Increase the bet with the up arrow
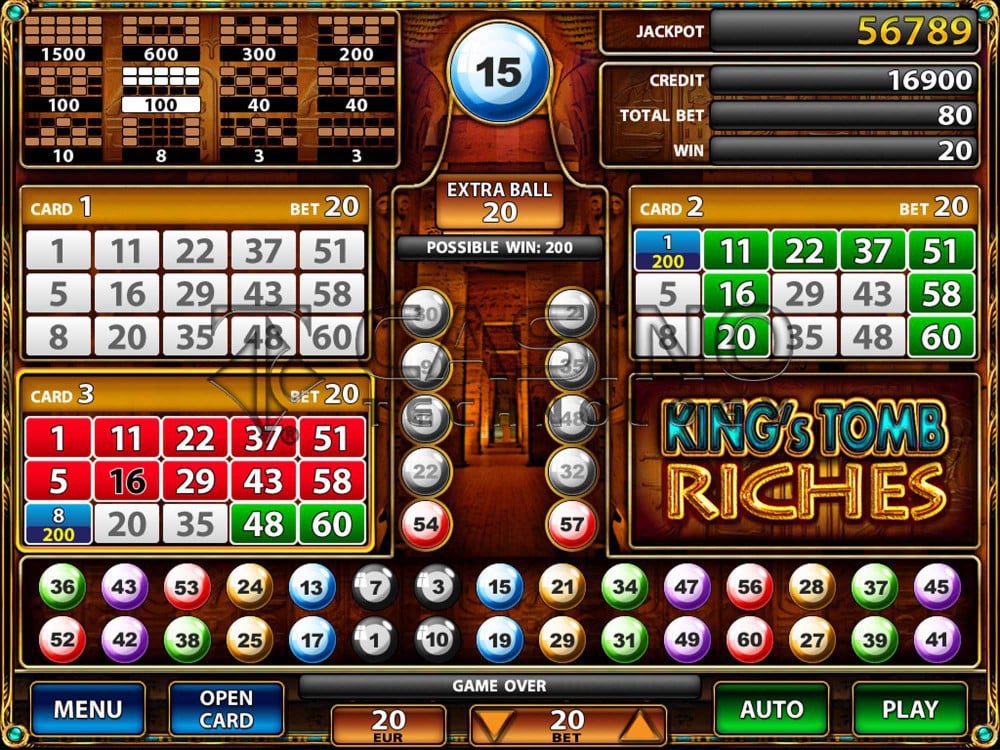Viewport: 1000px width, 750px height. tap(640, 722)
